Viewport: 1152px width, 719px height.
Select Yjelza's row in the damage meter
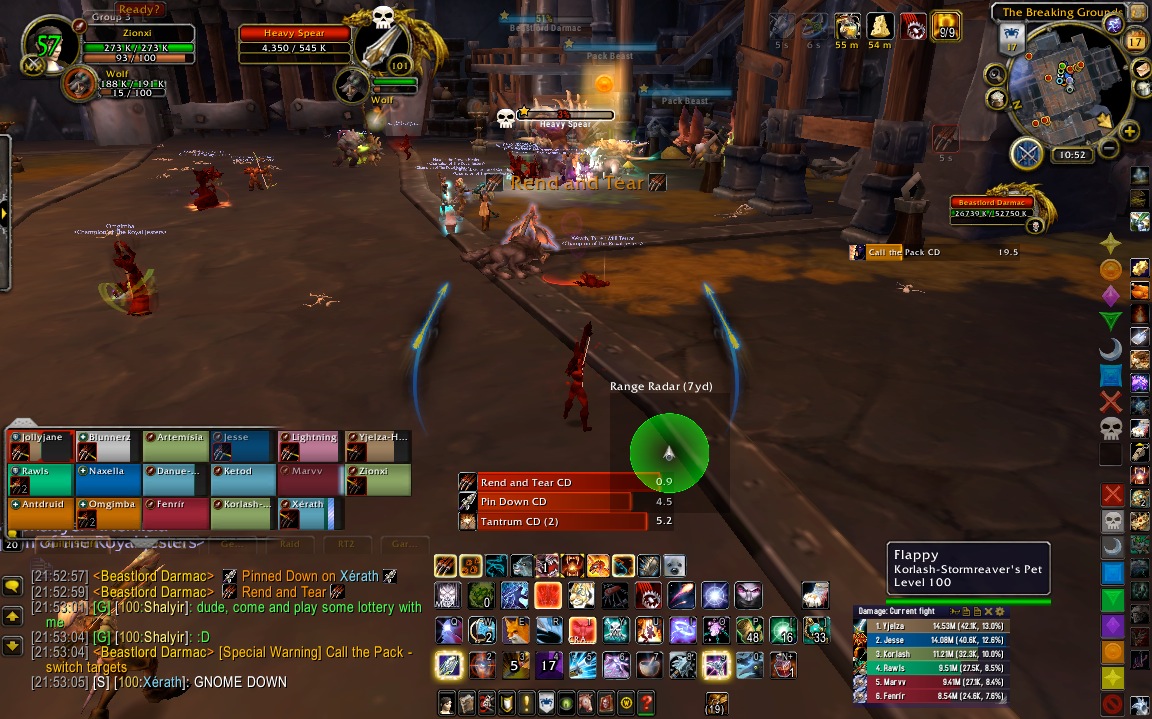930,626
